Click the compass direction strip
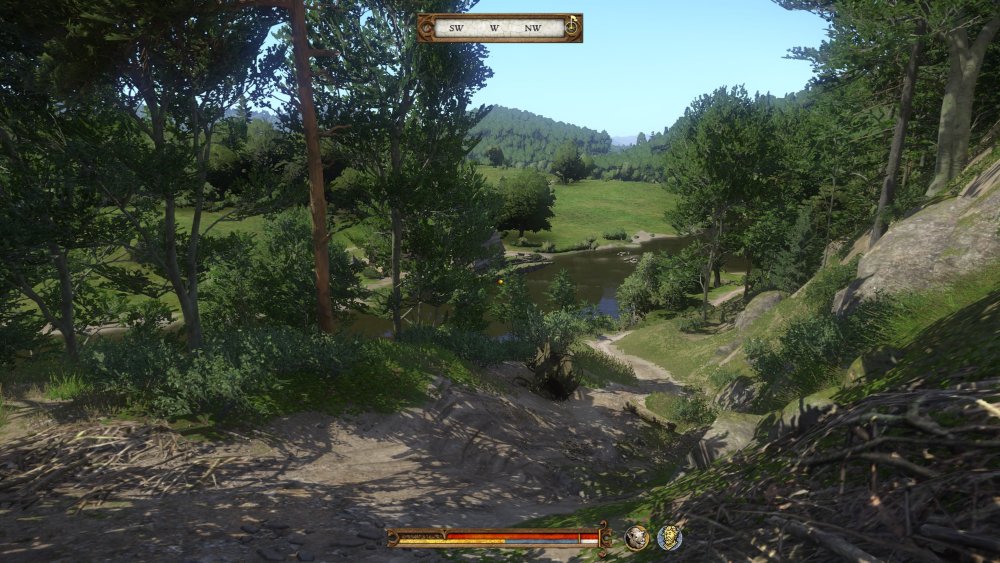Image resolution: width=1000 pixels, height=563 pixels. (x=495, y=28)
